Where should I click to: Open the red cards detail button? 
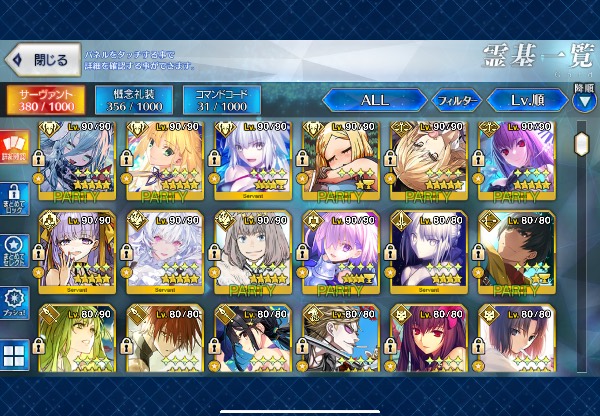tap(15, 147)
